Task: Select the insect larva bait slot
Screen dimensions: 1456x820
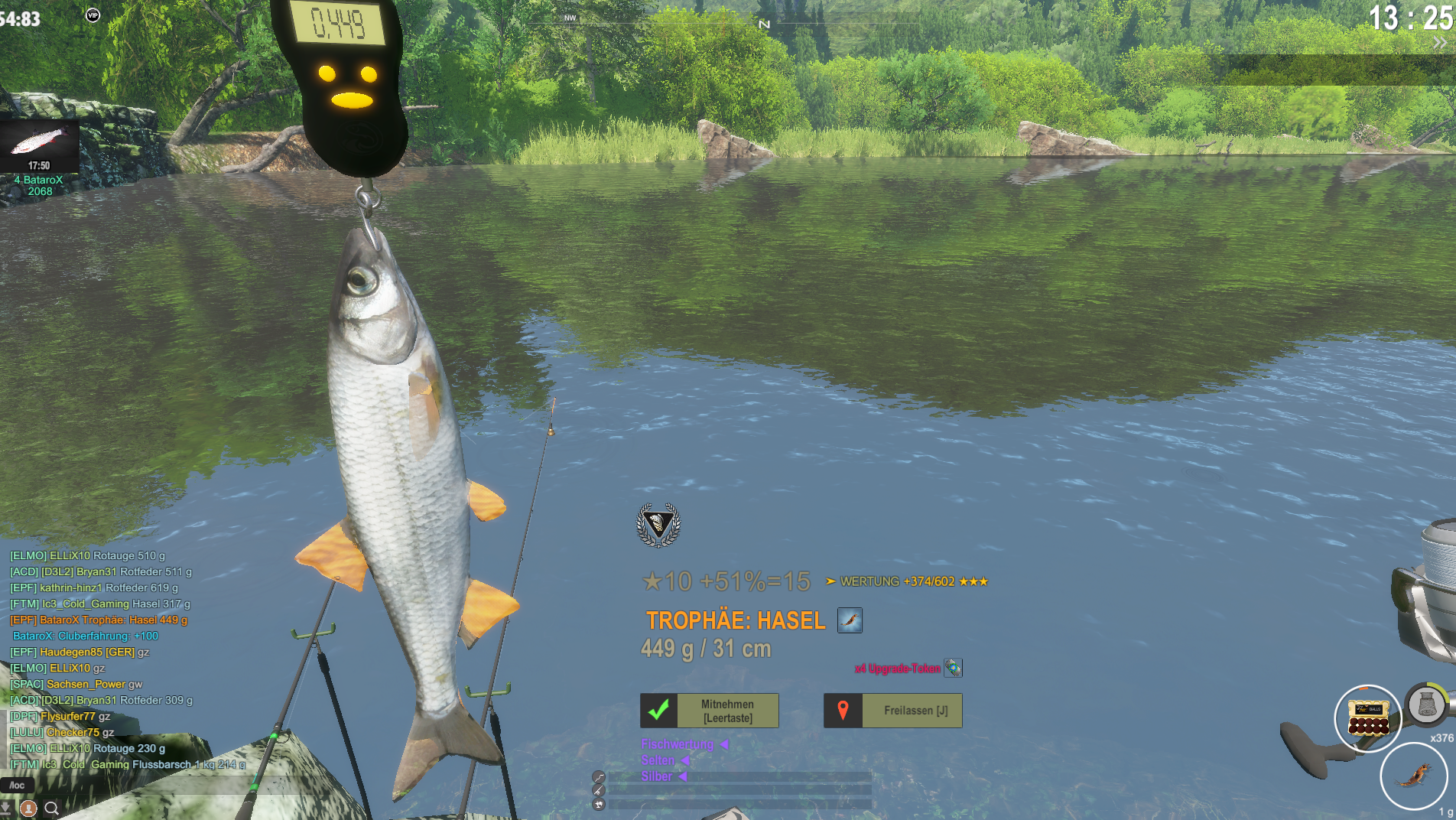Action: 1413,776
